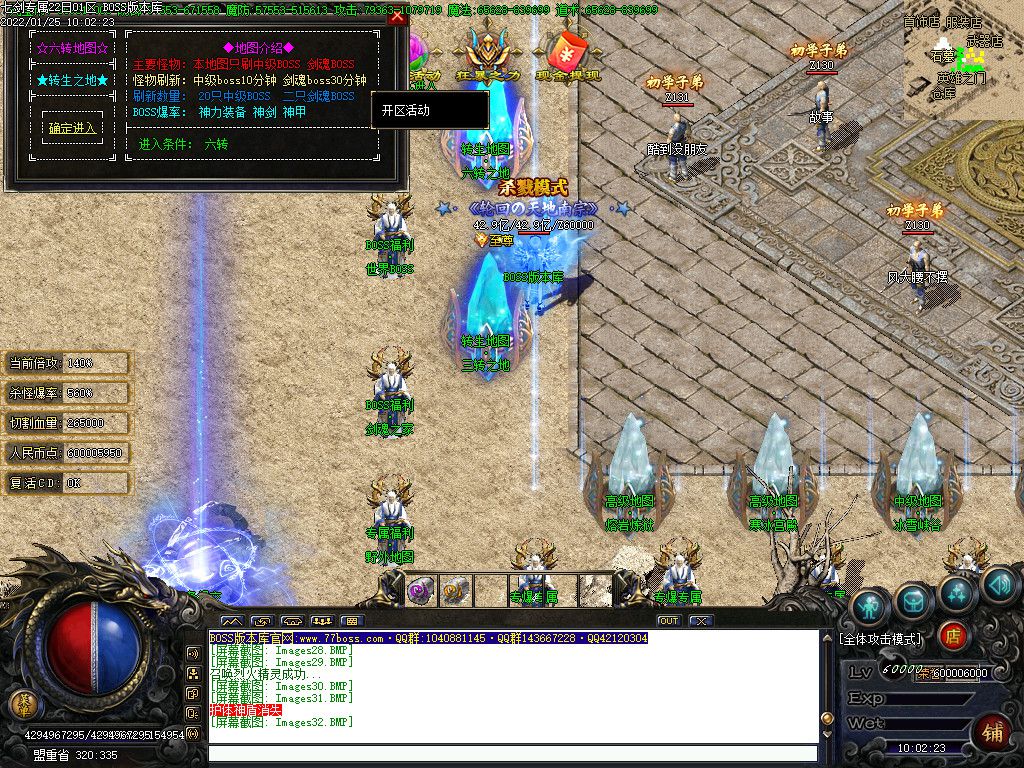Click the minimap in the corner
The width and height of the screenshot is (1024, 768).
coord(963,60)
